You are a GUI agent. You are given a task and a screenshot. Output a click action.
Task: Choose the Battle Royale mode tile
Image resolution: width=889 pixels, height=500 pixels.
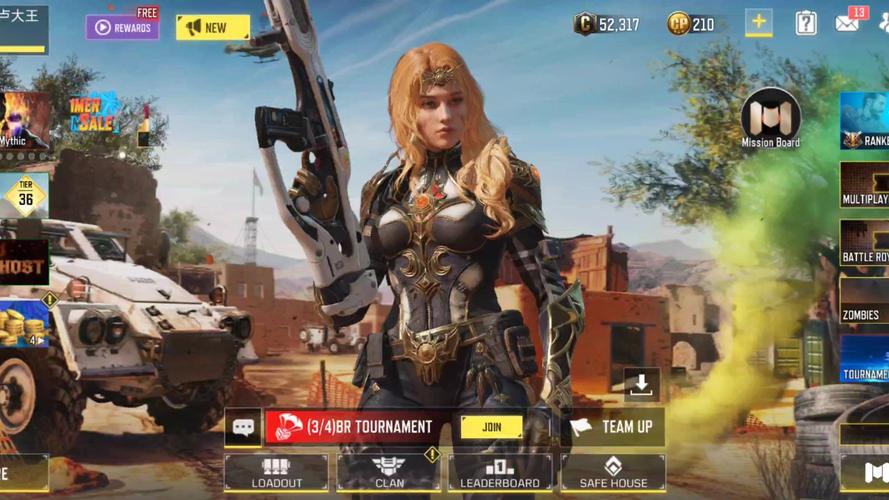point(865,243)
